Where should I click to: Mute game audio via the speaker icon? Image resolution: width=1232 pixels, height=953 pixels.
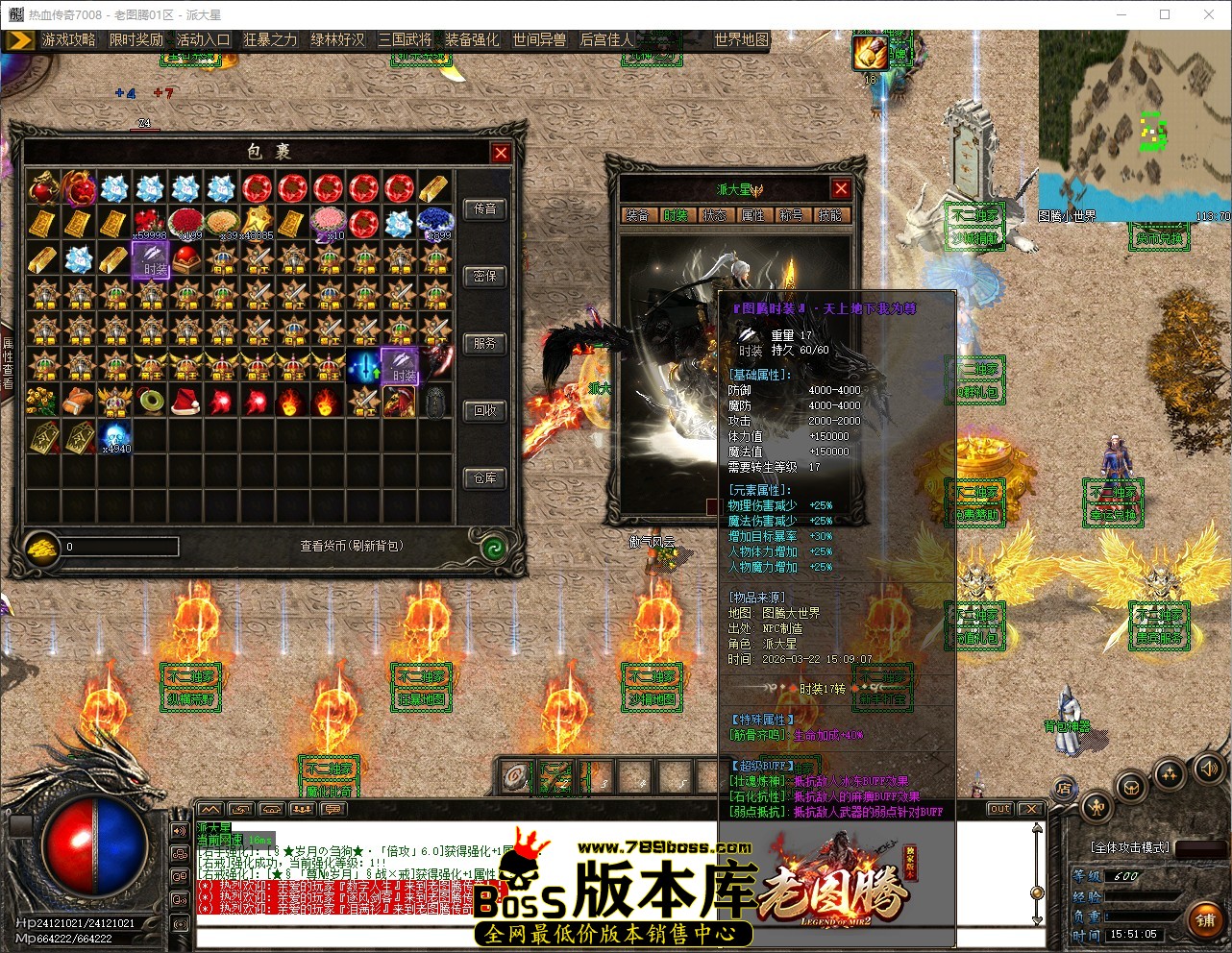pos(1209,769)
